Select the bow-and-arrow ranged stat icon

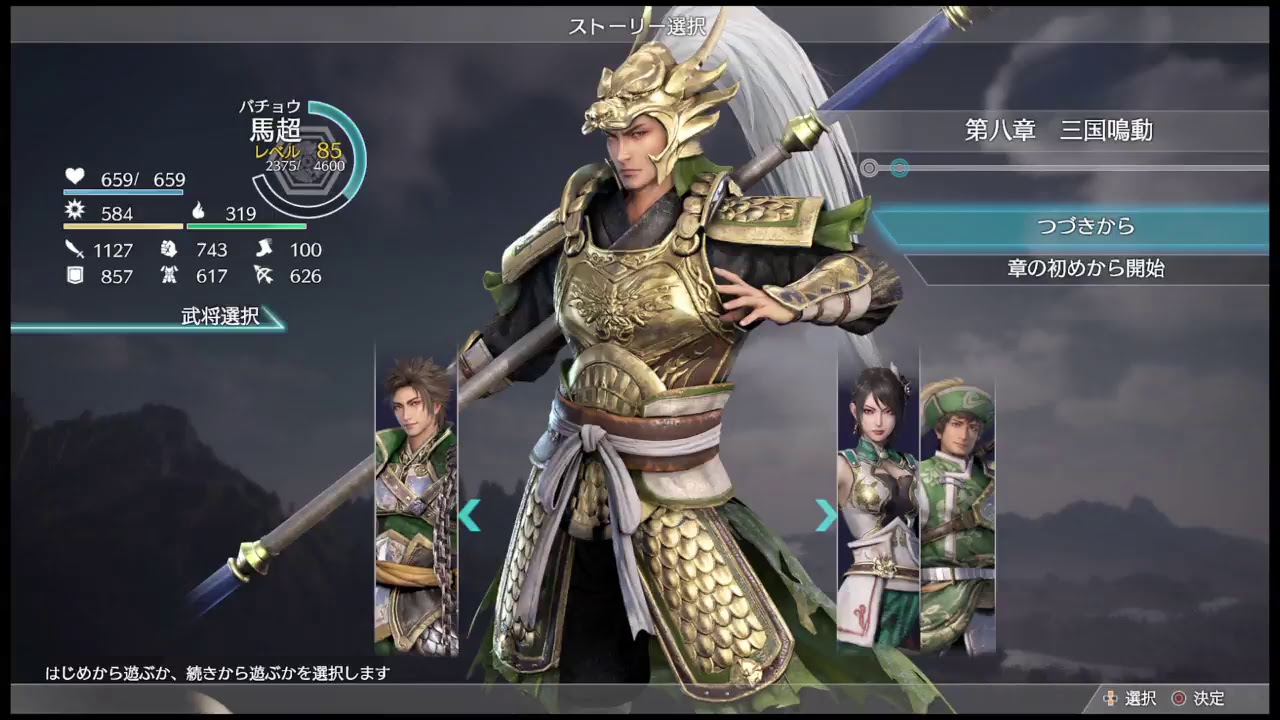(265, 276)
